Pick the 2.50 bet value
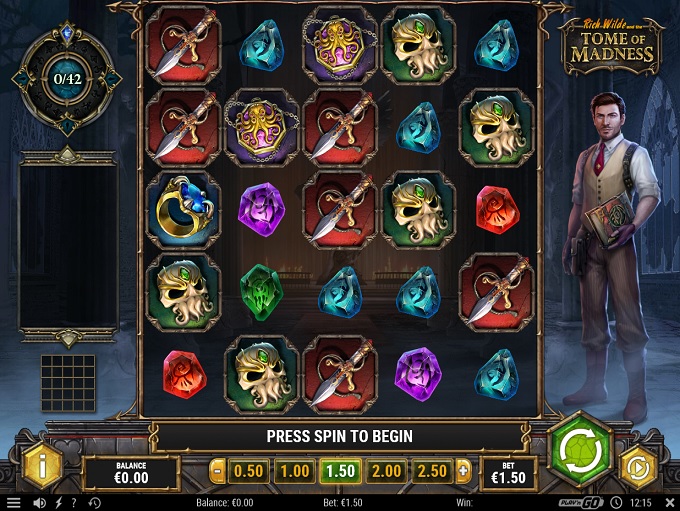 (x=432, y=471)
